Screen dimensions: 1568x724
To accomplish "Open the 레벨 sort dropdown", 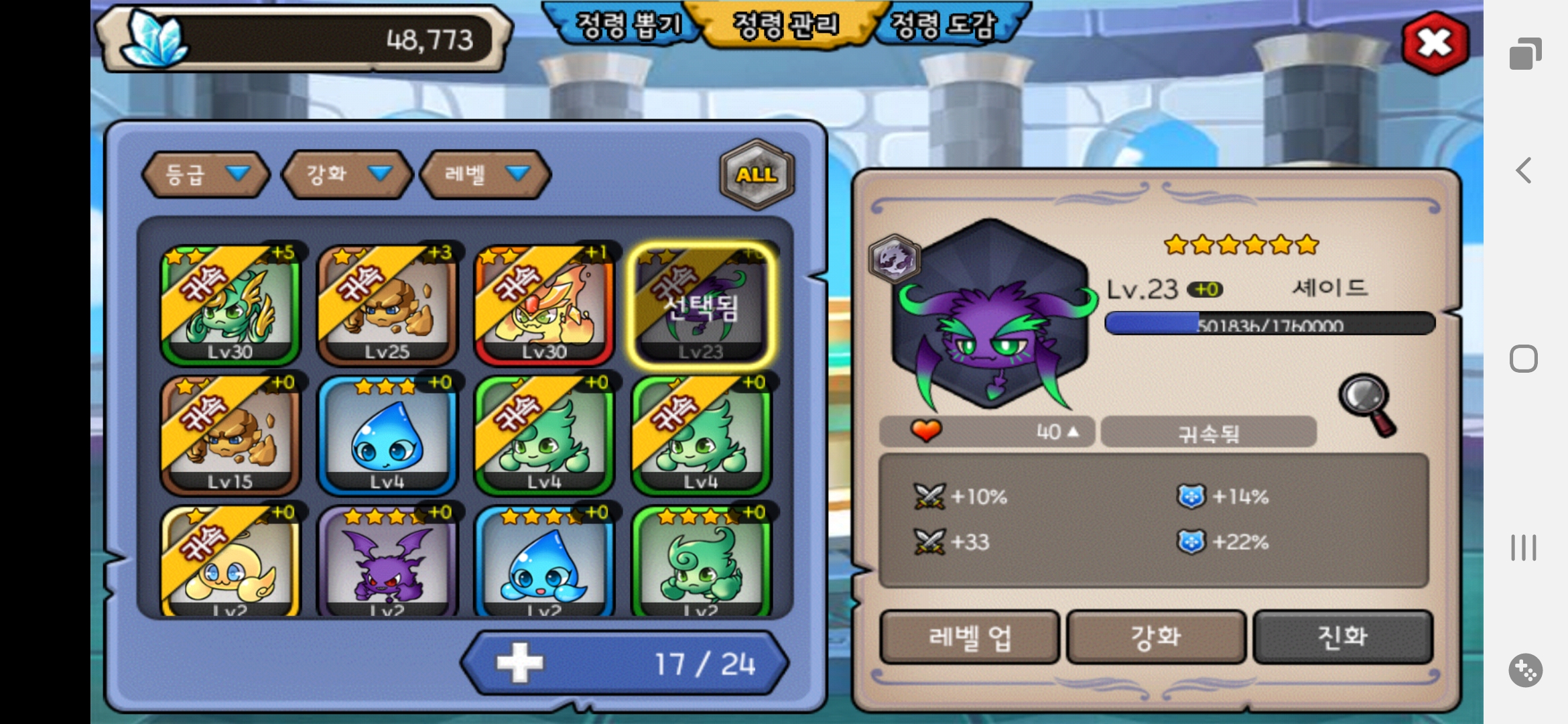I will pos(485,174).
